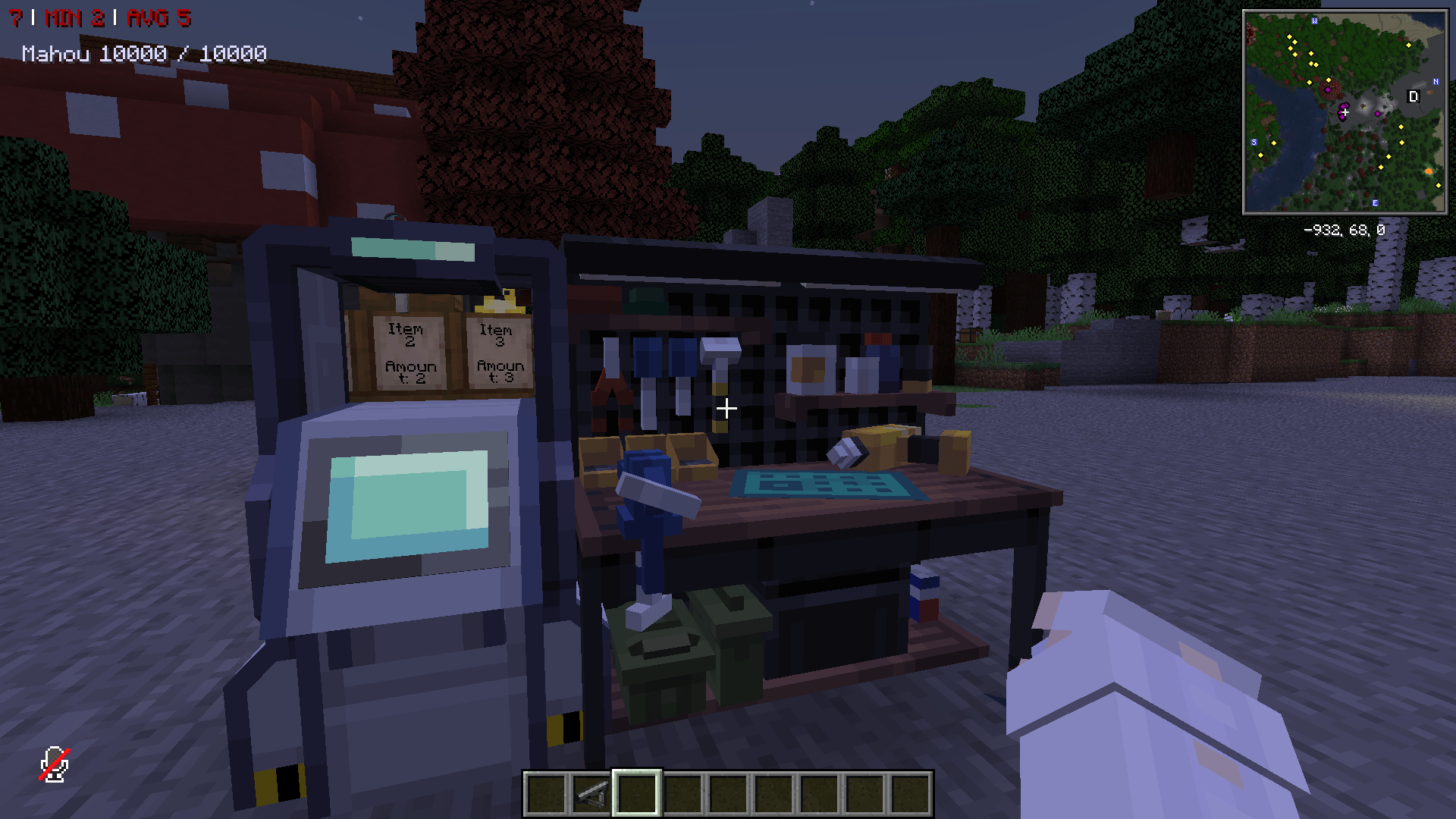Click the N compass letter on the minimap
Viewport: 1456px width, 819px height.
pyautogui.click(x=1436, y=81)
